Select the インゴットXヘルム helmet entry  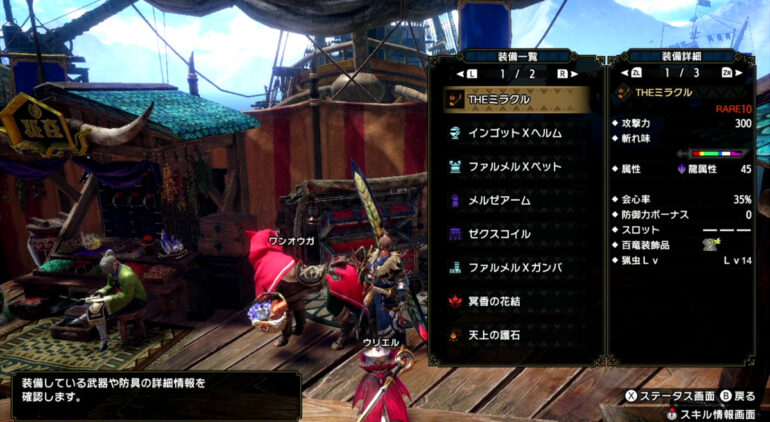[x=516, y=132]
